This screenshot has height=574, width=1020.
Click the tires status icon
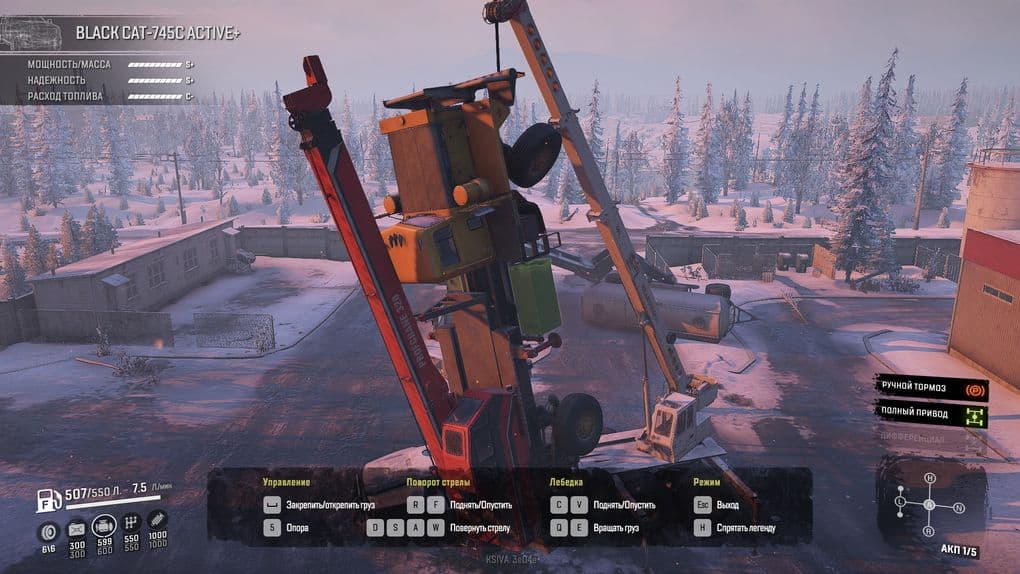tap(47, 531)
